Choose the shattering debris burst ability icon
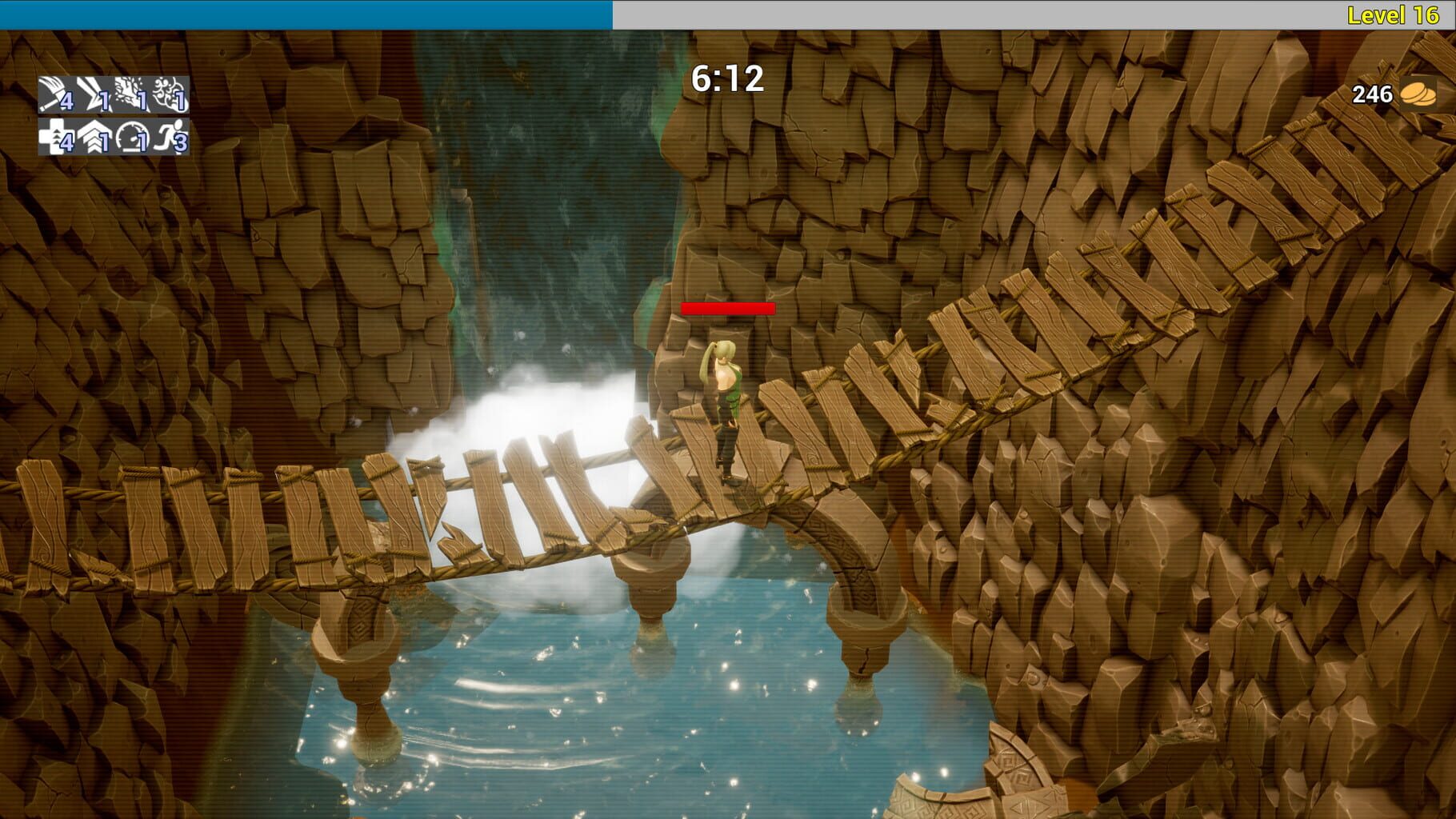 pyautogui.click(x=131, y=94)
